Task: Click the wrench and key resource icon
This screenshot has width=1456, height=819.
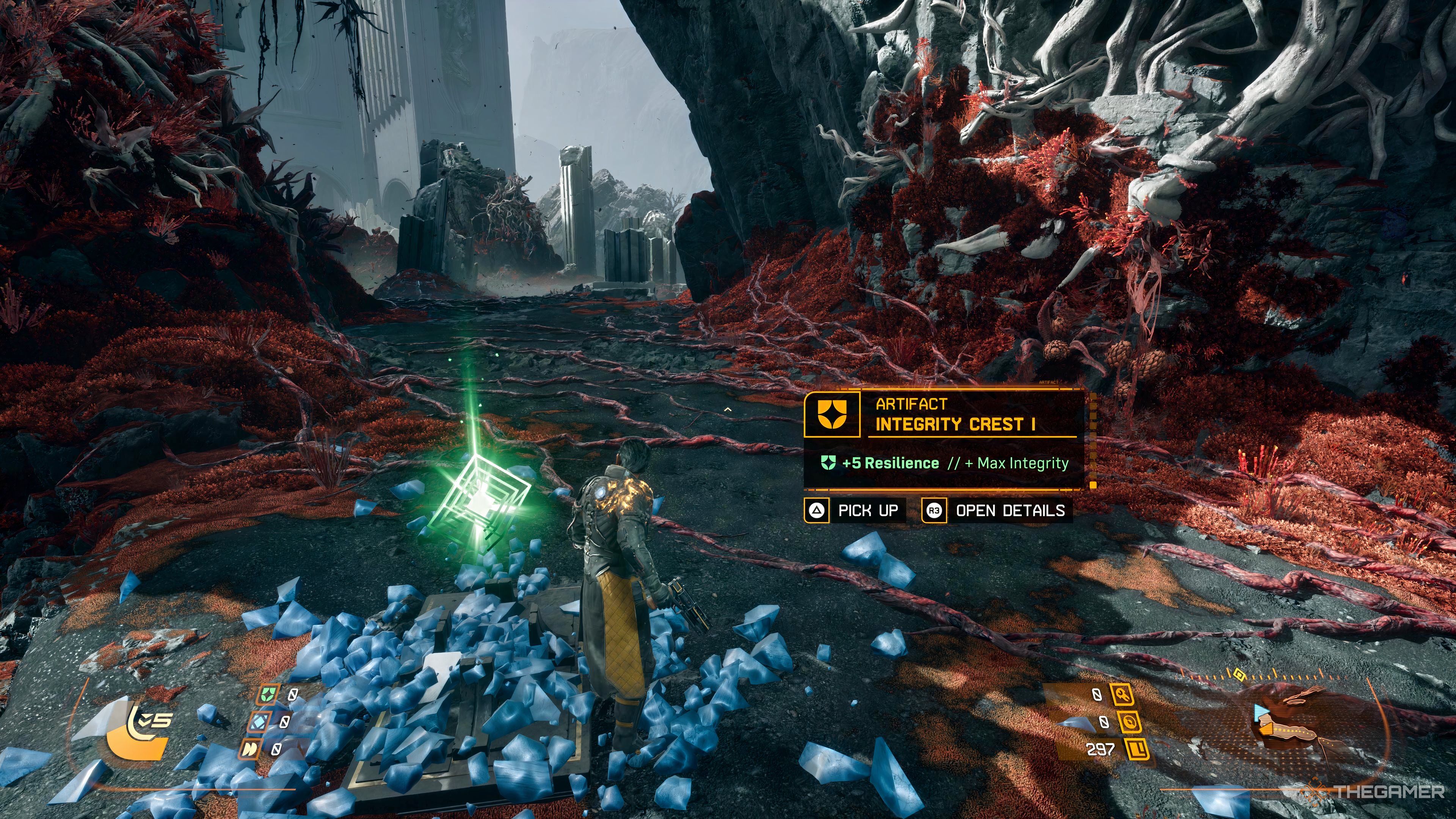Action: [1122, 694]
